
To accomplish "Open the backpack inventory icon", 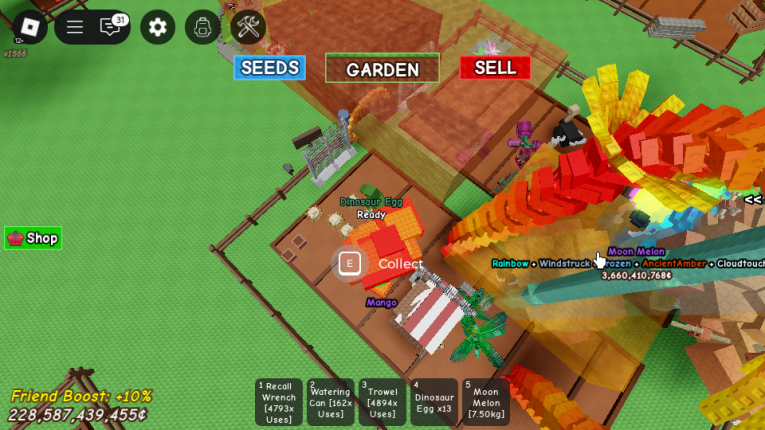I will (203, 27).
